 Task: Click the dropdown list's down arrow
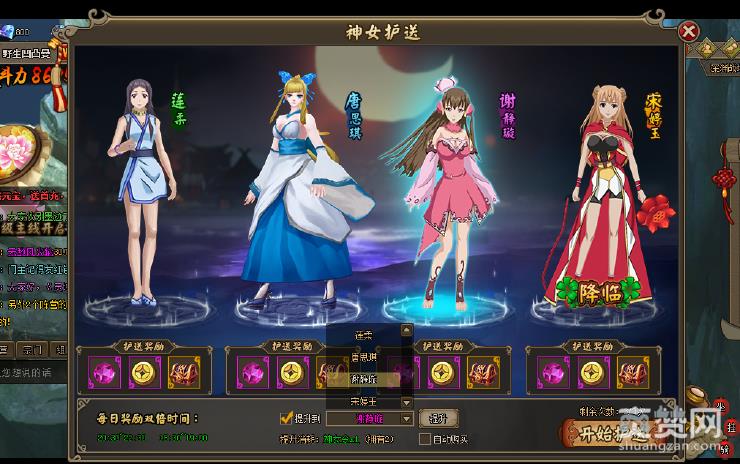406,401
